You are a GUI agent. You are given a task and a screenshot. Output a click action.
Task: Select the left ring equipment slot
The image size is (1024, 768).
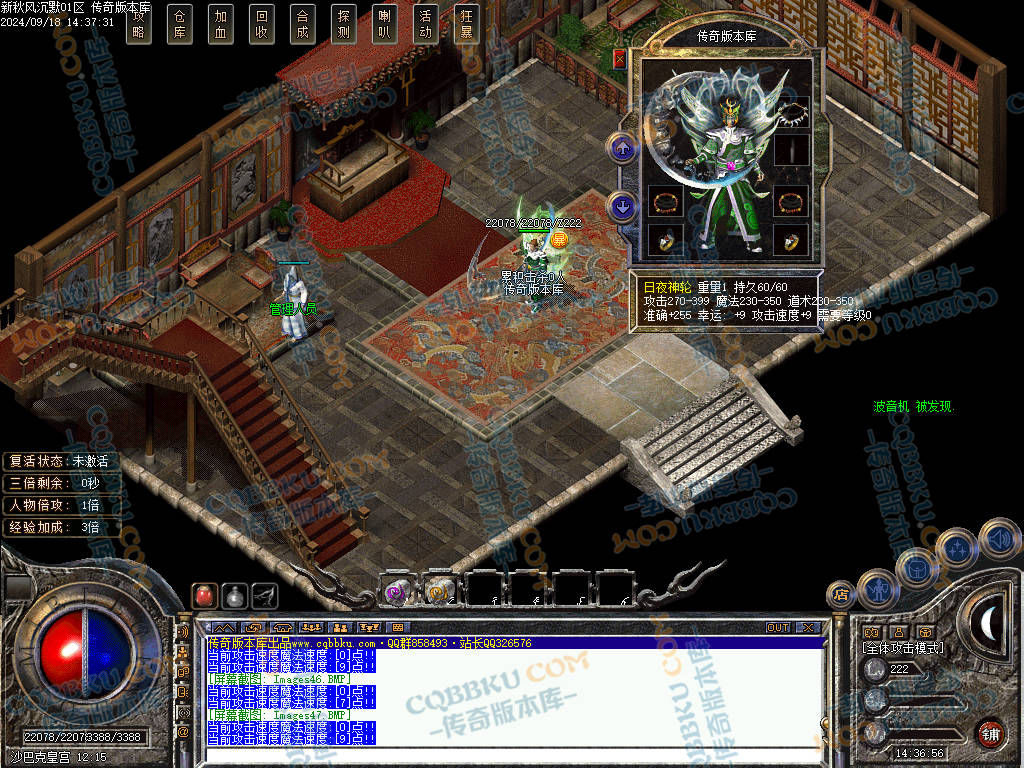pyautogui.click(x=664, y=240)
